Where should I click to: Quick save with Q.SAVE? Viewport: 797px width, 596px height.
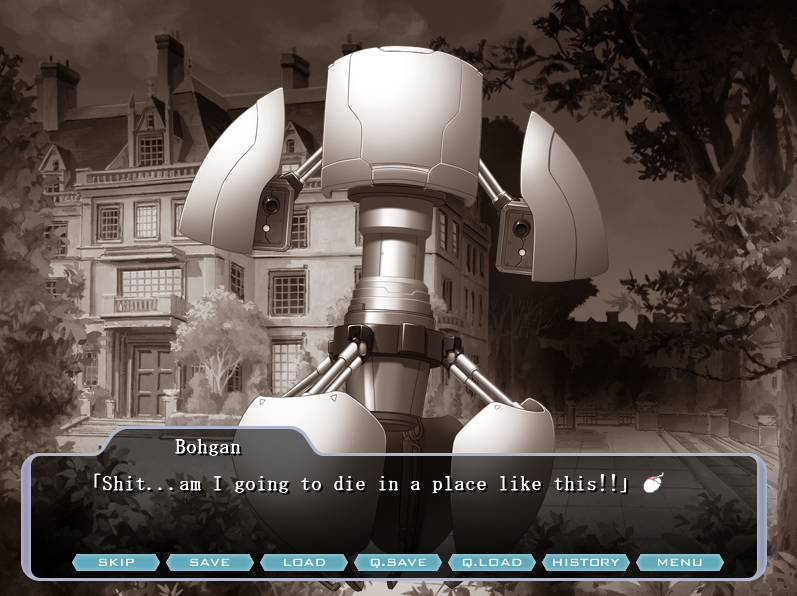pos(398,562)
